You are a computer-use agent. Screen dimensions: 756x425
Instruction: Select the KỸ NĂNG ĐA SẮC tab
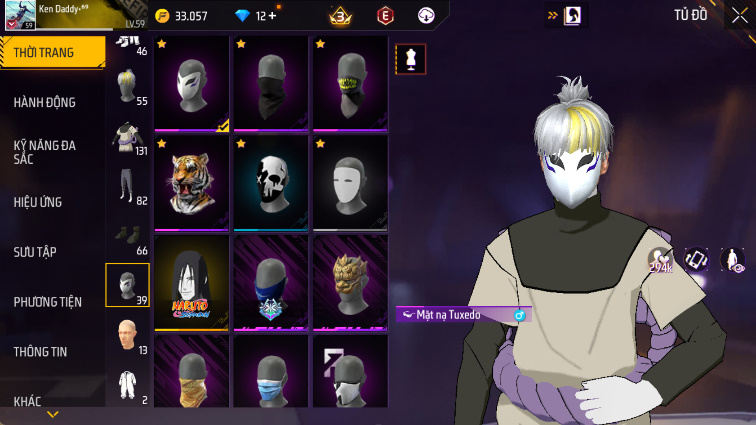tap(45, 152)
